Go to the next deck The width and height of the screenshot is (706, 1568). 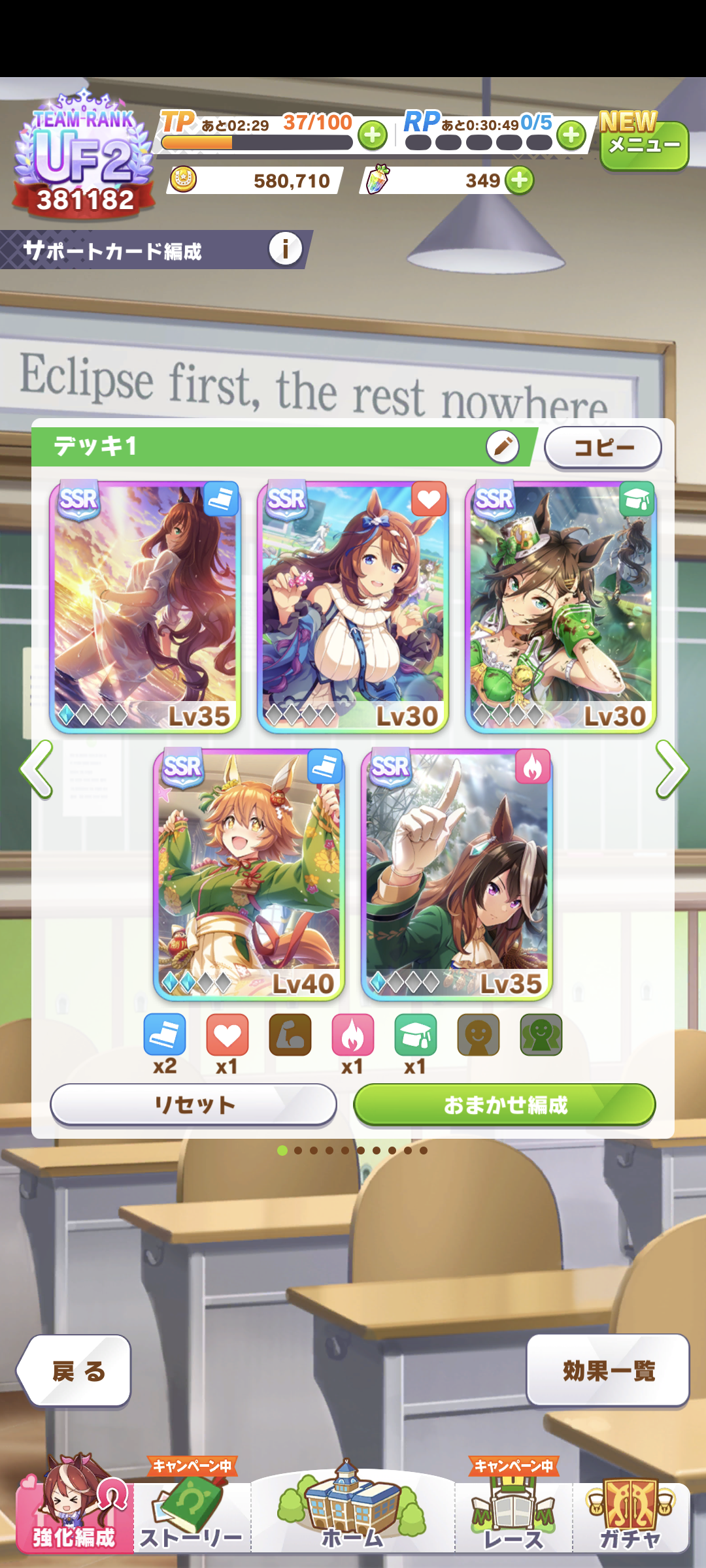671,769
